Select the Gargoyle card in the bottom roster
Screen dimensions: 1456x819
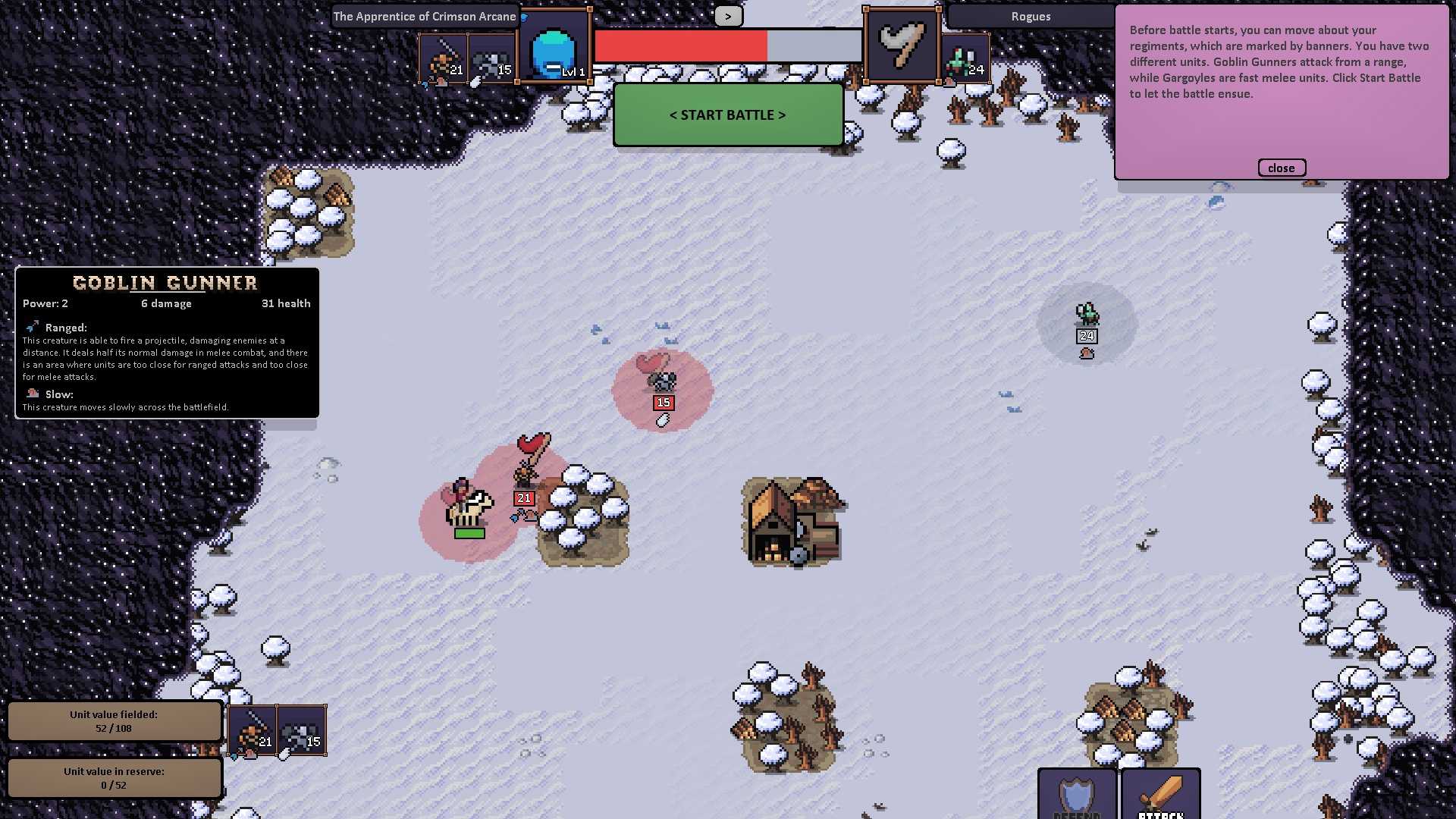(x=302, y=730)
